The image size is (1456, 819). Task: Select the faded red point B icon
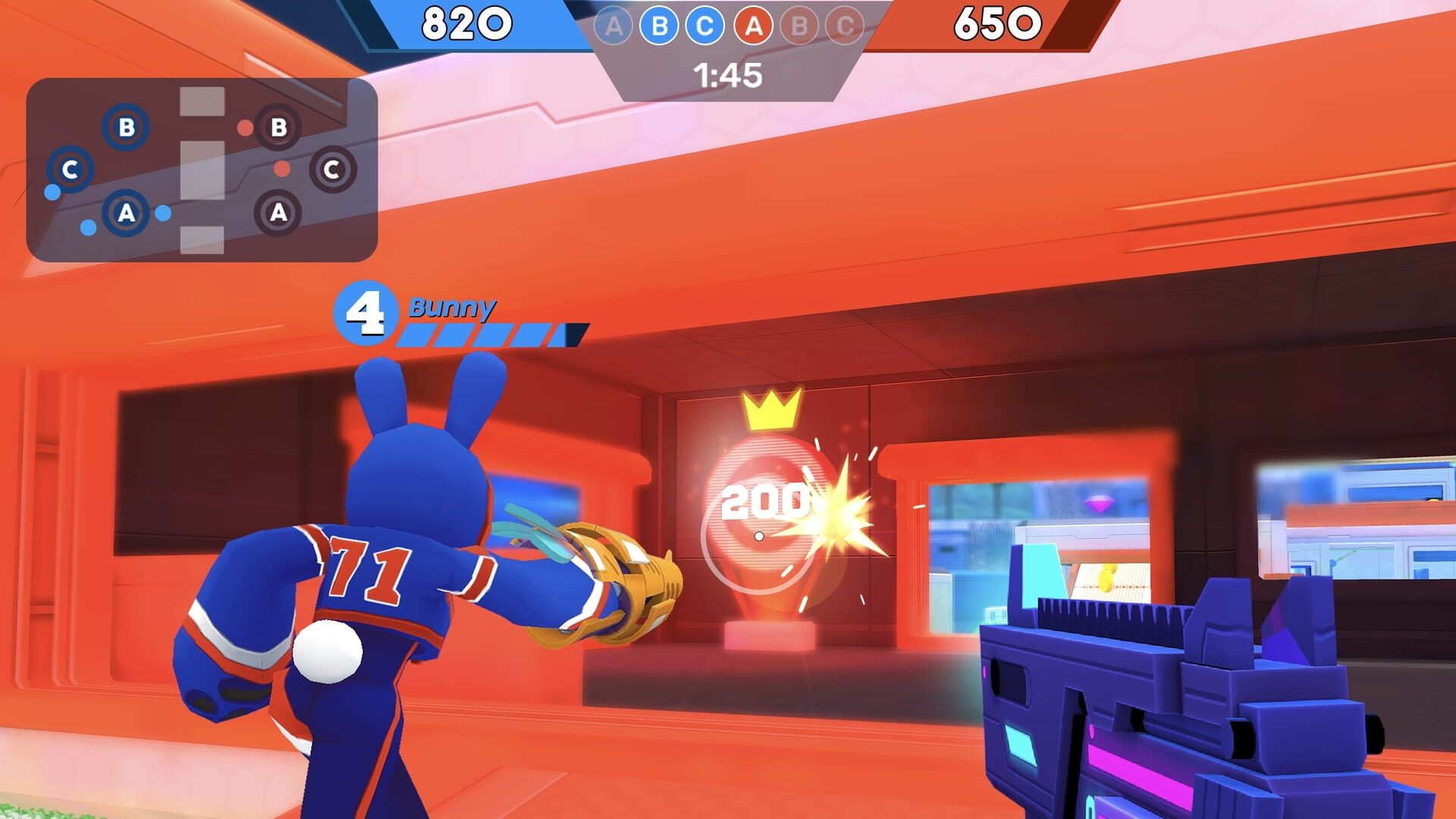799,25
